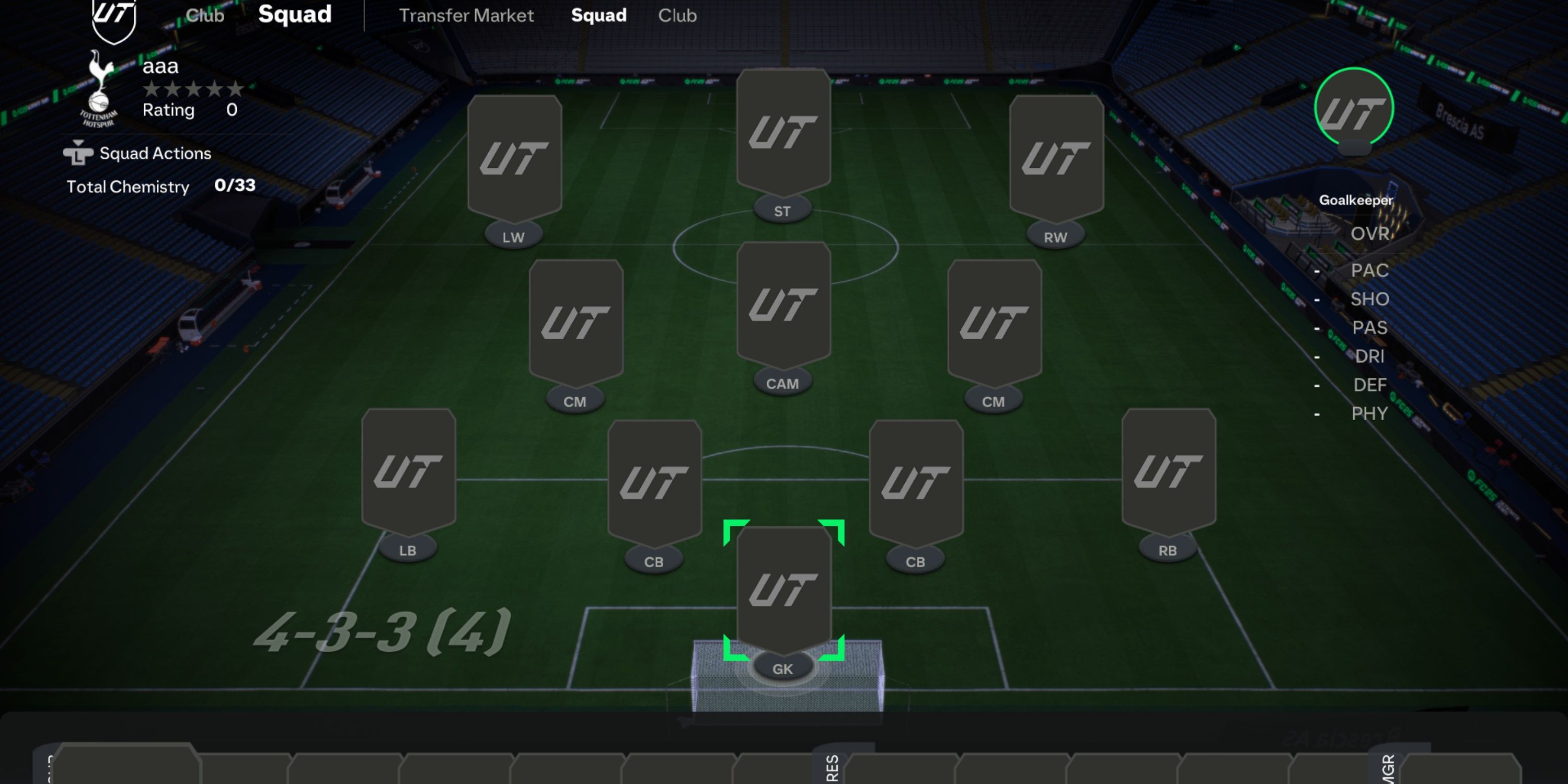Toggle the right-side Club view
The height and width of the screenshot is (784, 1568).
coord(677,15)
